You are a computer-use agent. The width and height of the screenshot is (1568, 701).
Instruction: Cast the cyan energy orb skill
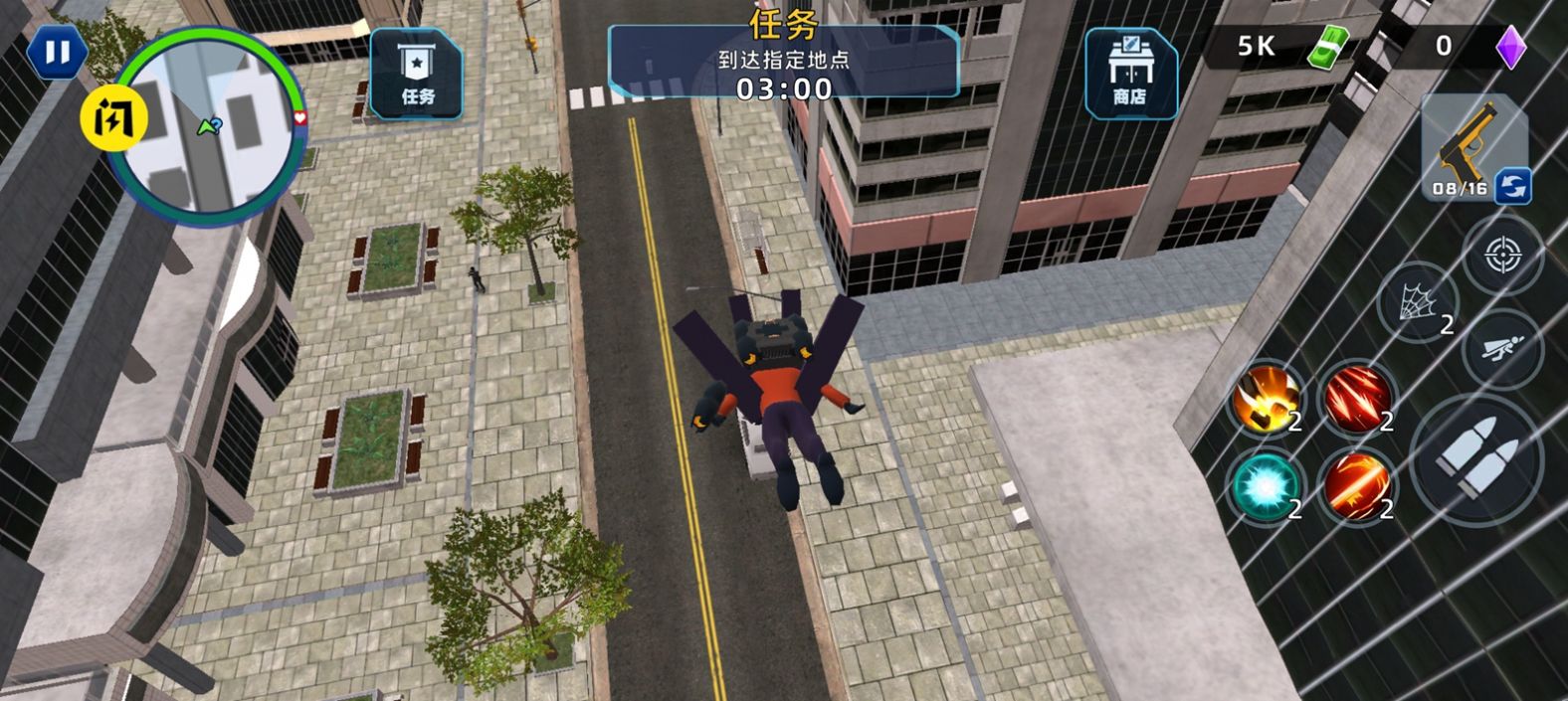(x=1266, y=486)
